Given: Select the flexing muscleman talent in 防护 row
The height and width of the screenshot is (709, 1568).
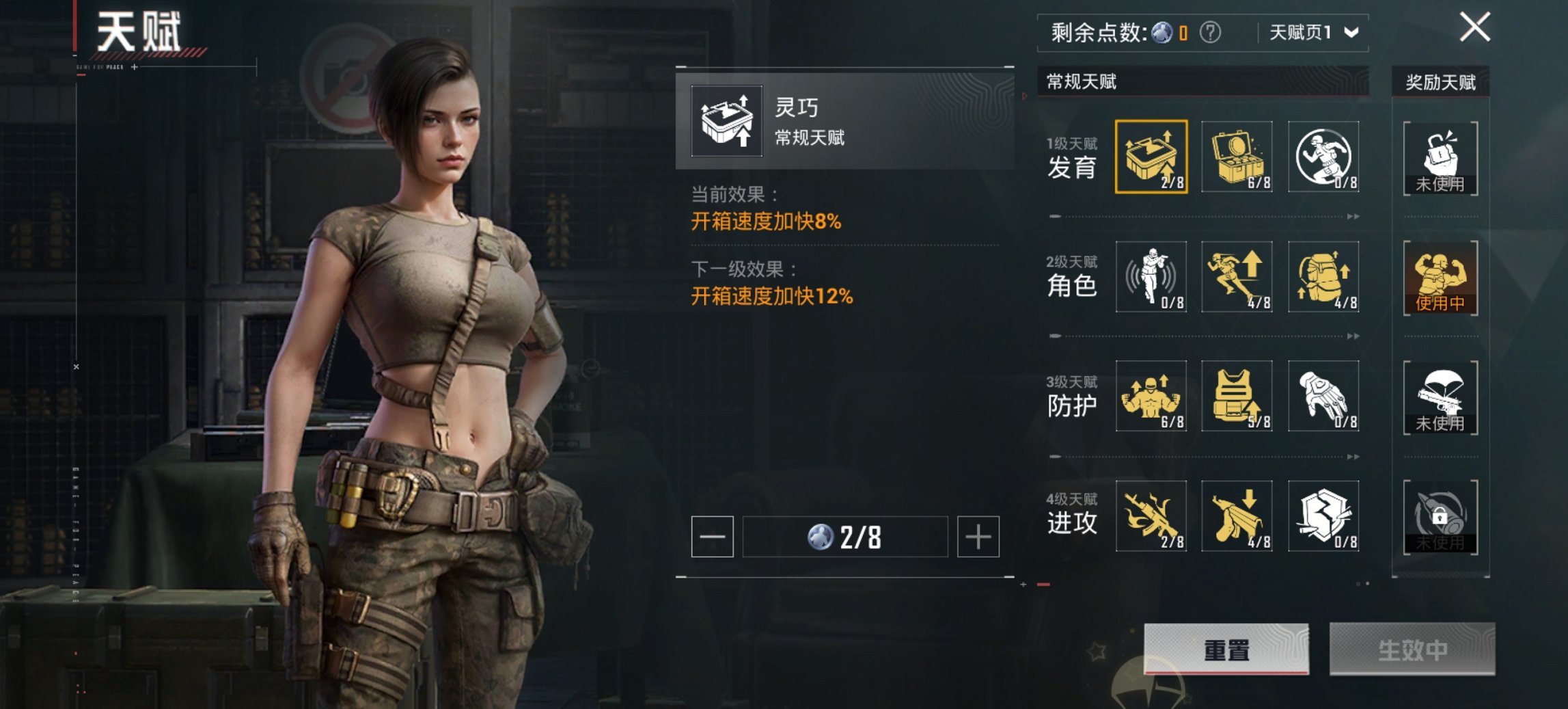Looking at the screenshot, I should tap(1151, 396).
